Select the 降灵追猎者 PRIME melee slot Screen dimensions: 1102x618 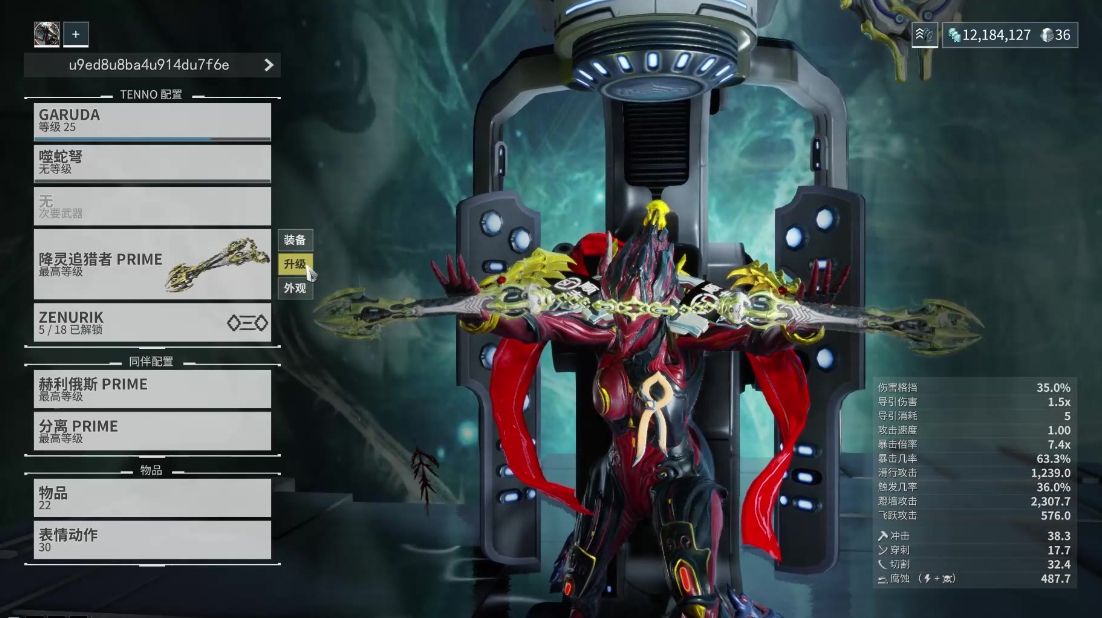pos(152,264)
